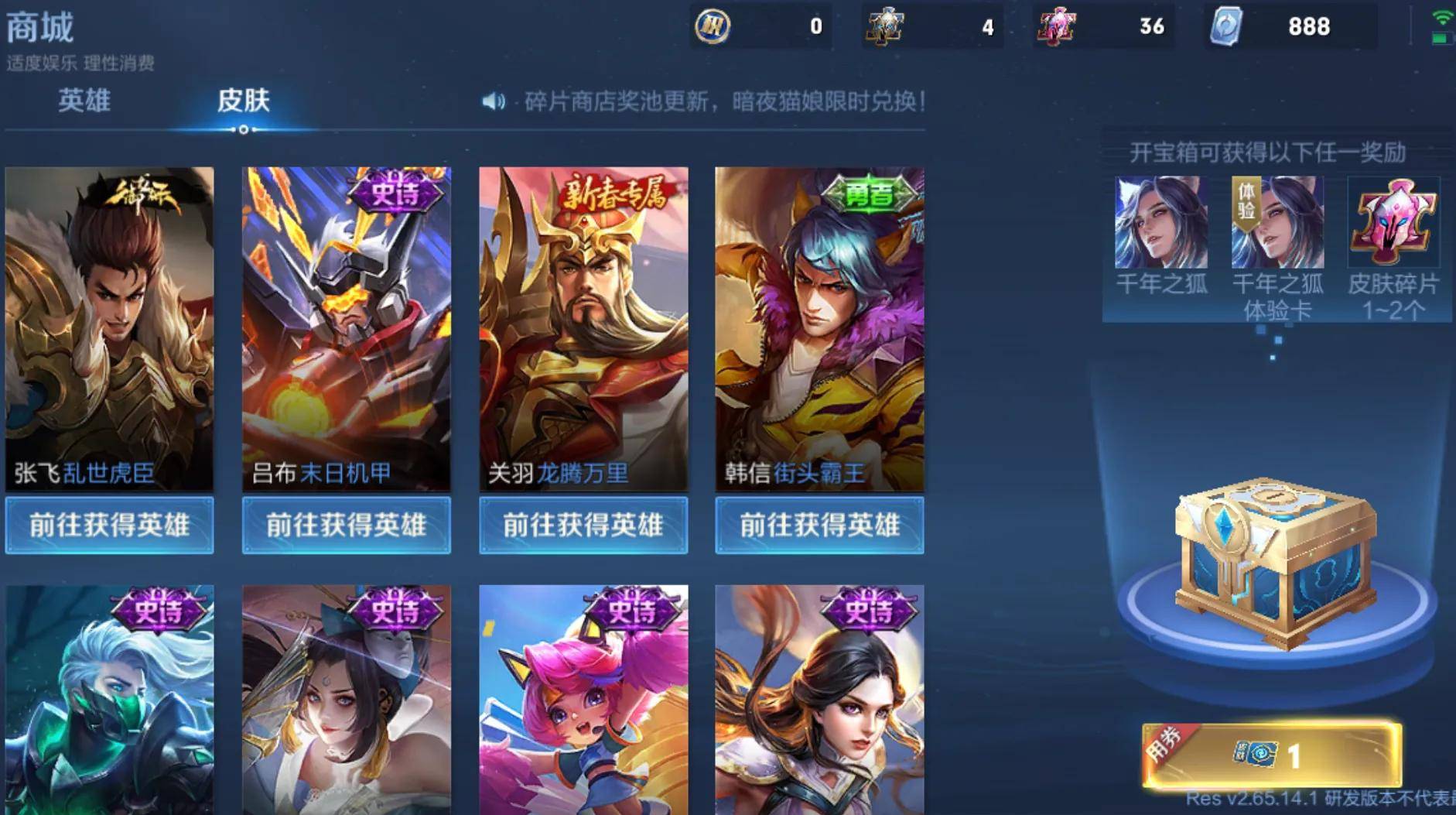Image resolution: width=1456 pixels, height=815 pixels.
Task: Check the 皮肤碎片 reward icon
Action: [x=1393, y=224]
